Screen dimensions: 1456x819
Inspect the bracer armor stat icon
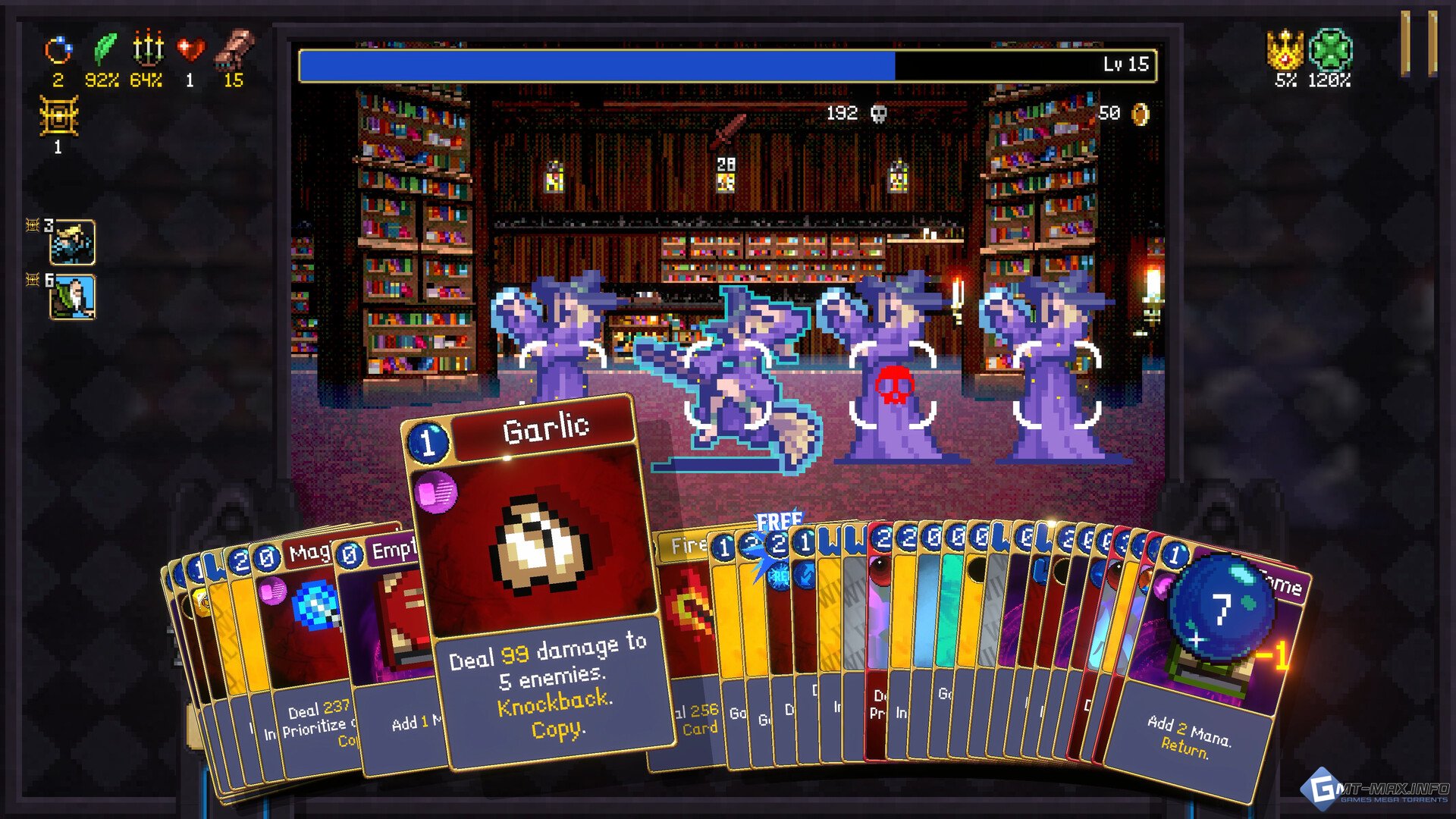click(x=234, y=48)
